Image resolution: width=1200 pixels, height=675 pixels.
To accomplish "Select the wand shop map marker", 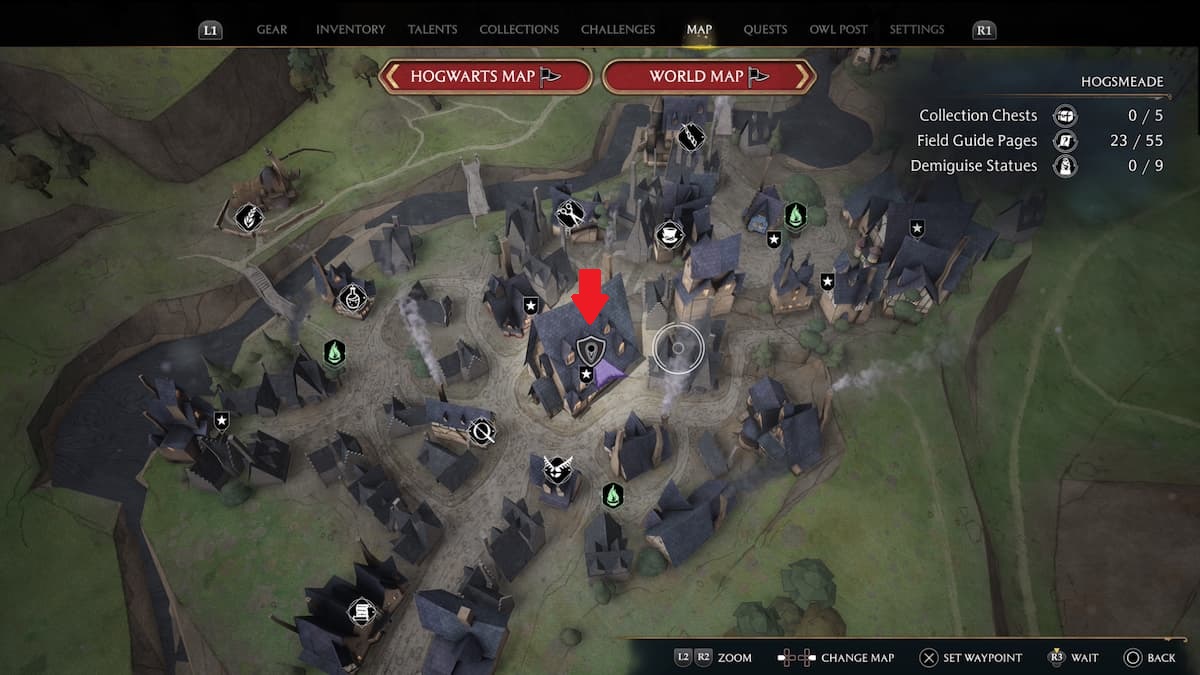I will point(689,135).
